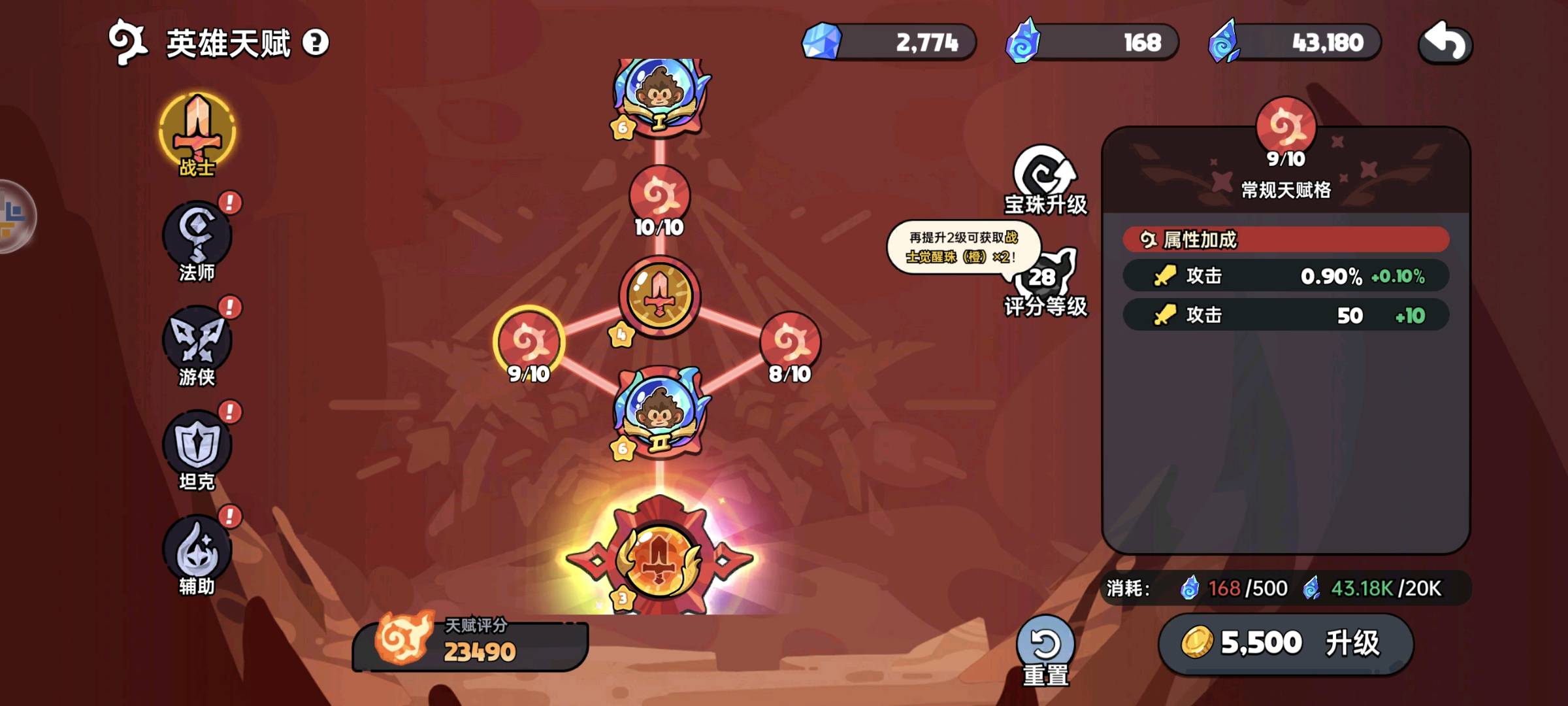Tap the blue crystal currency counter
The image size is (1568, 706).
[x=890, y=43]
